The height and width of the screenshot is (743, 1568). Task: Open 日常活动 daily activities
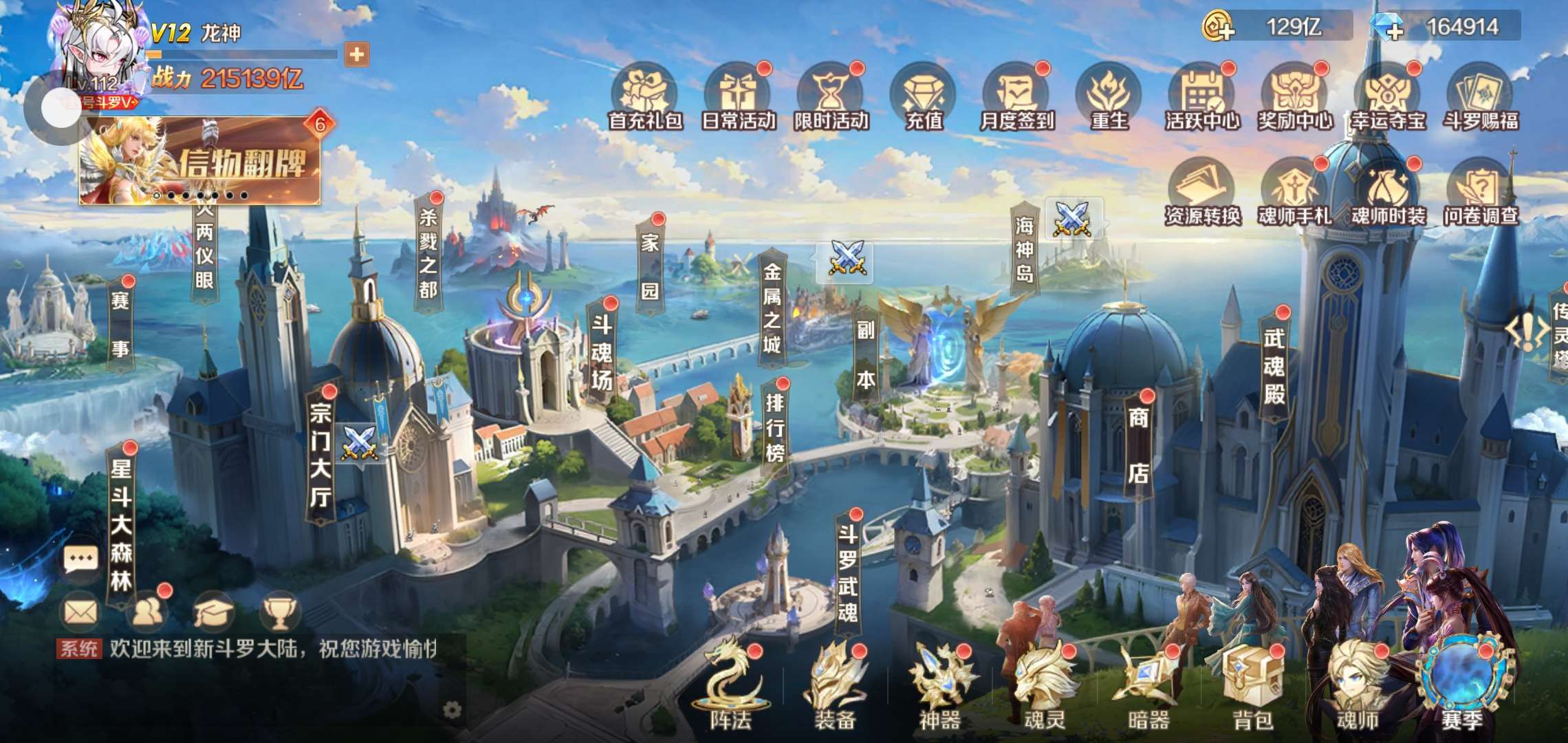(737, 98)
